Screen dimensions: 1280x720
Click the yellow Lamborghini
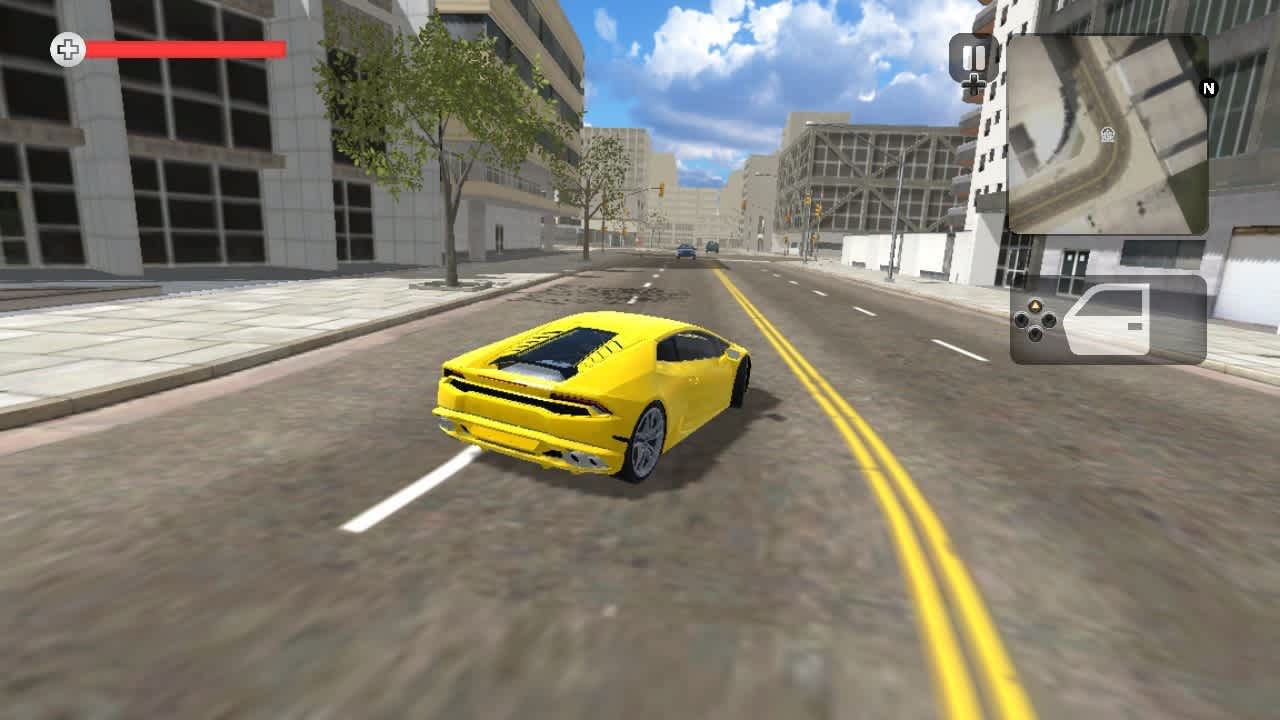coord(590,390)
